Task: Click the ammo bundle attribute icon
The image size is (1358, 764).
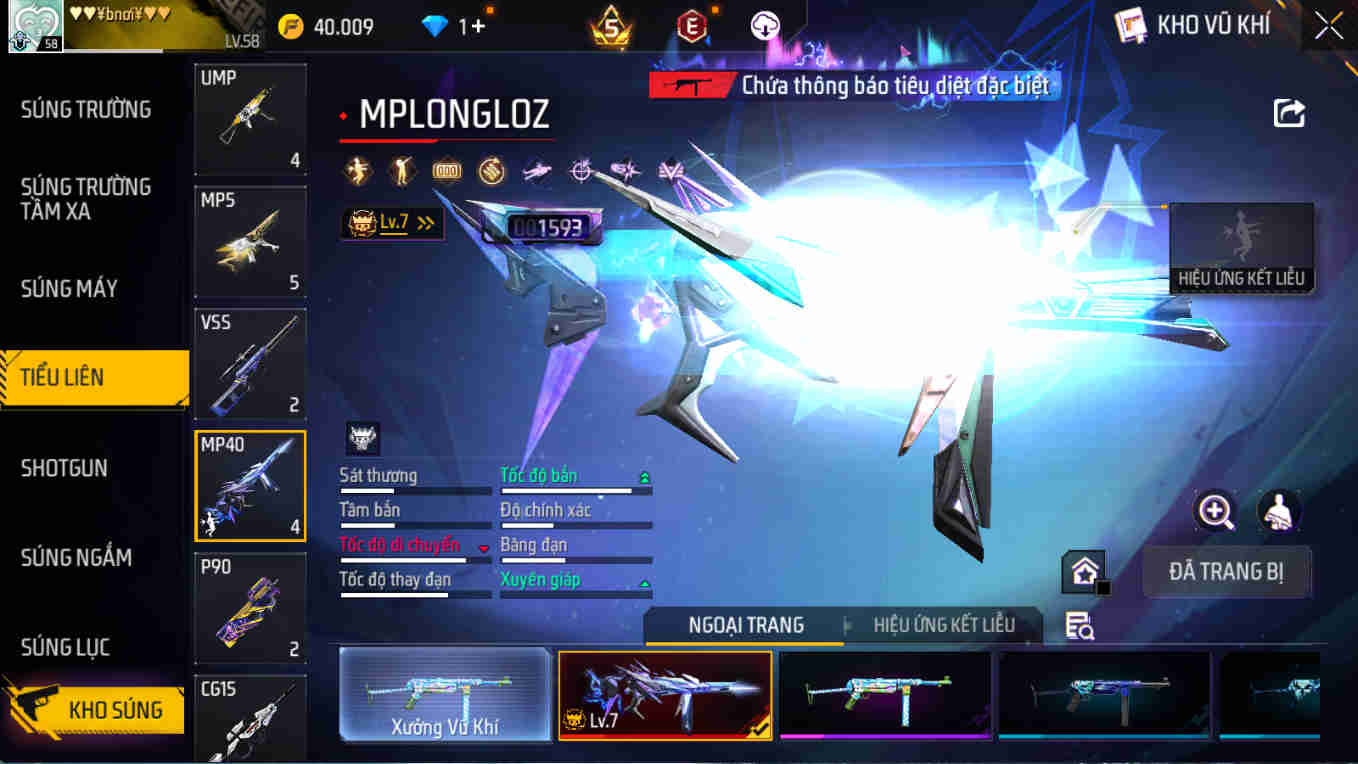Action: 489,170
